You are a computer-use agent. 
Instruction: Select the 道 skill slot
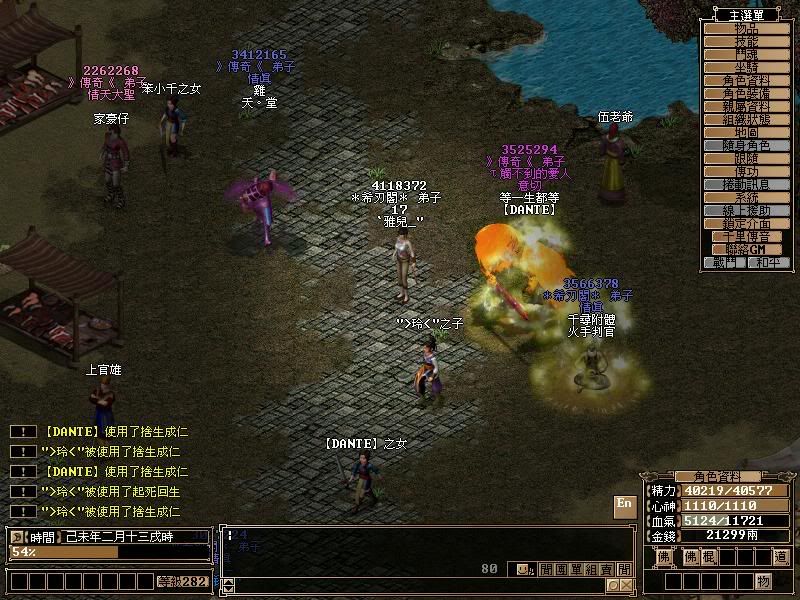click(780, 557)
